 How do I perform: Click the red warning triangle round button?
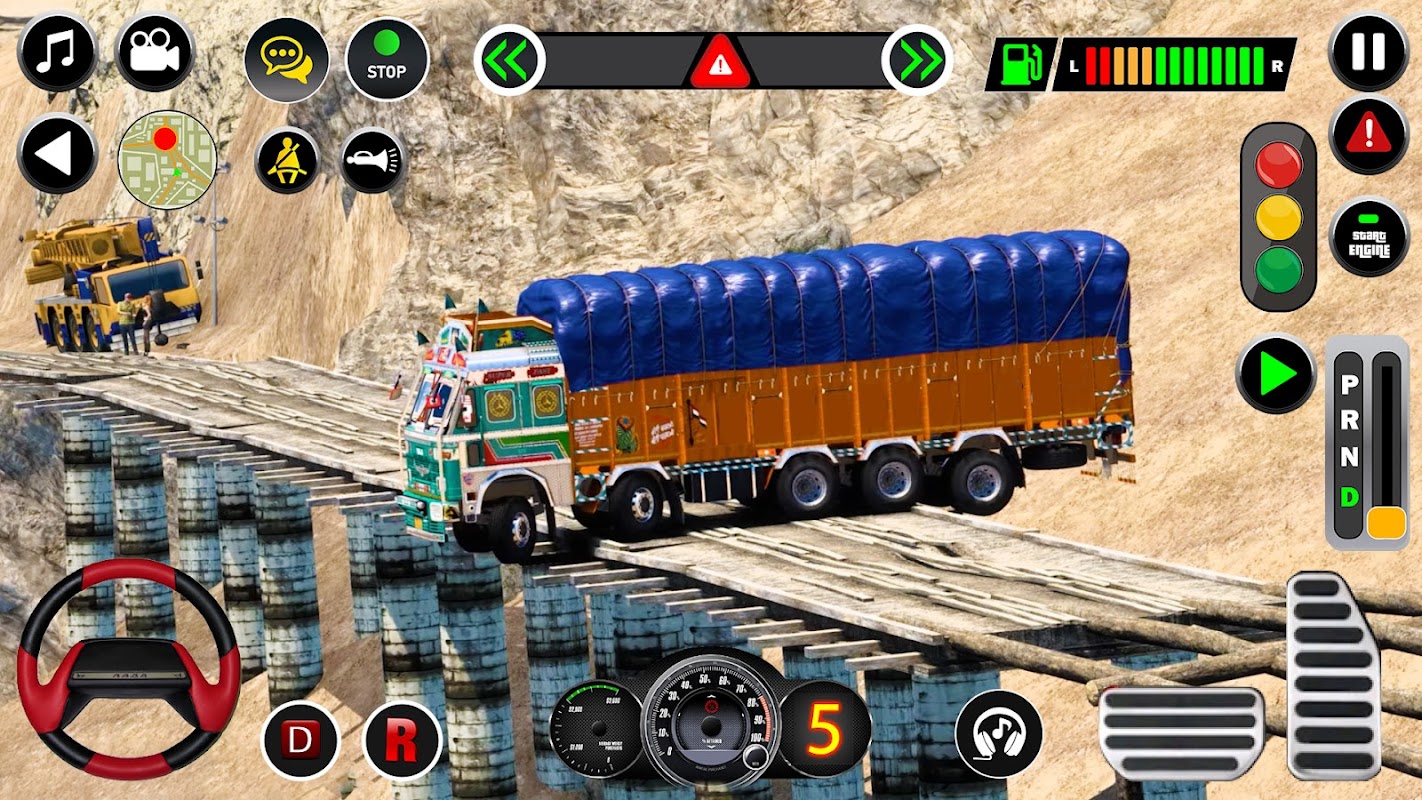click(x=1368, y=135)
